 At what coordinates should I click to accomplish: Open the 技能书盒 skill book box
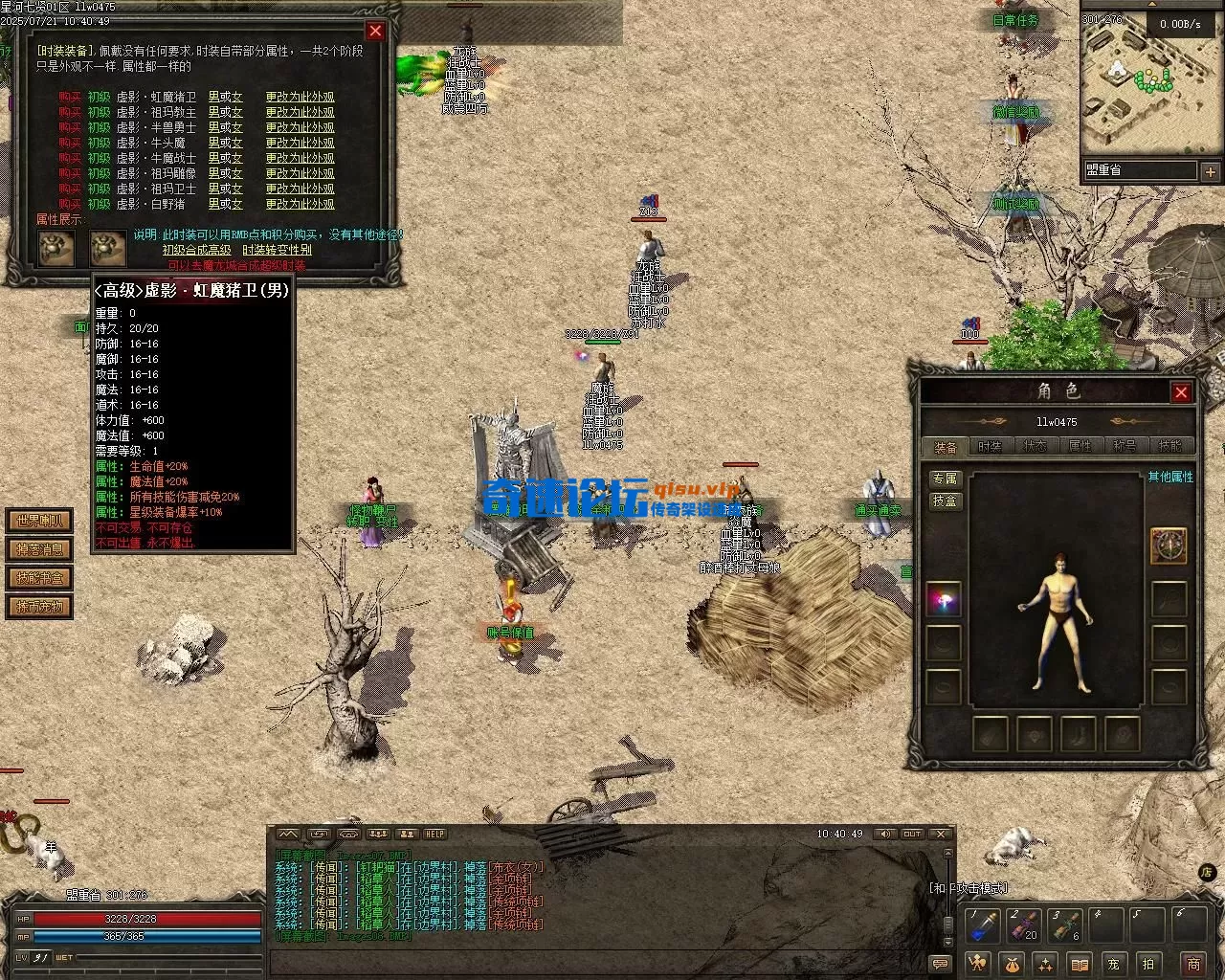point(39,578)
